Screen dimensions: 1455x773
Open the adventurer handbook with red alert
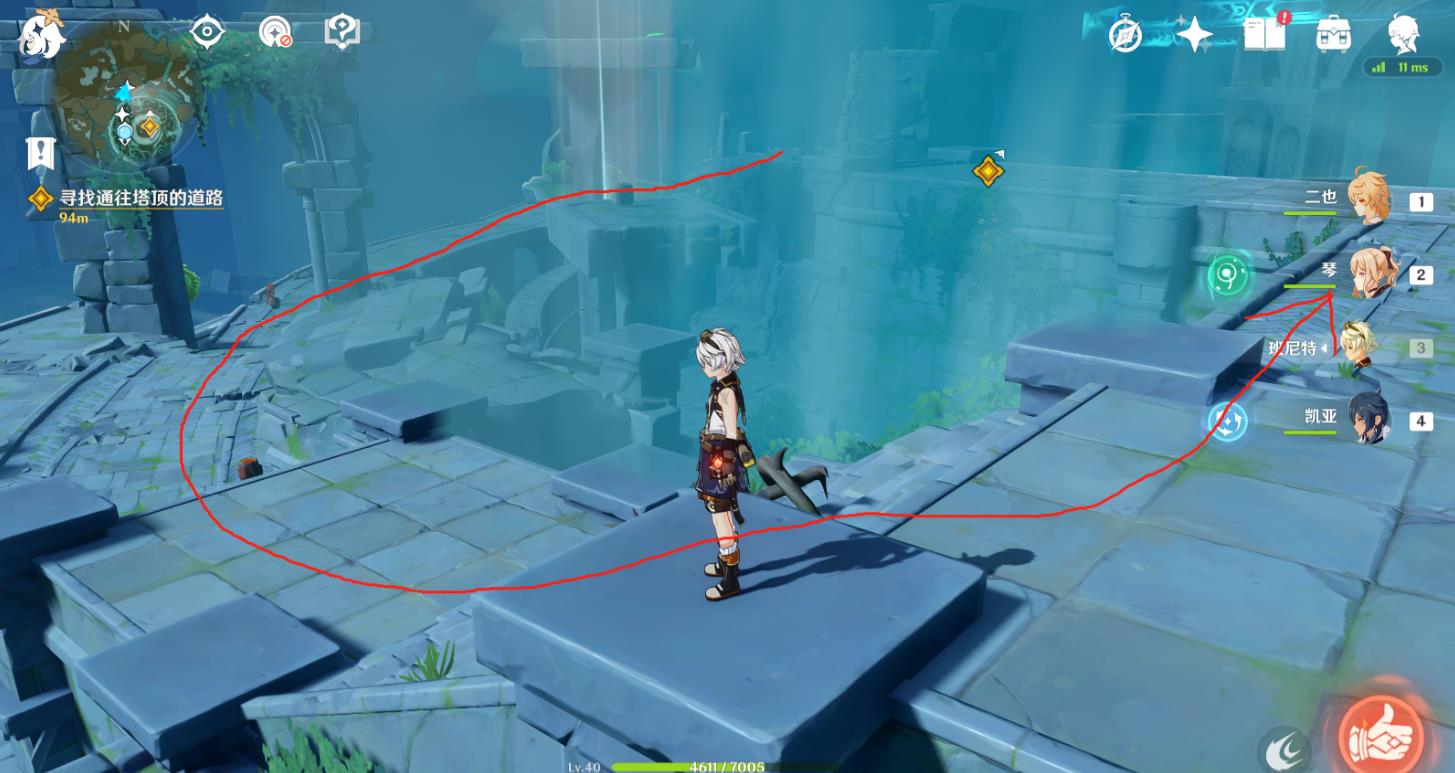1266,35
